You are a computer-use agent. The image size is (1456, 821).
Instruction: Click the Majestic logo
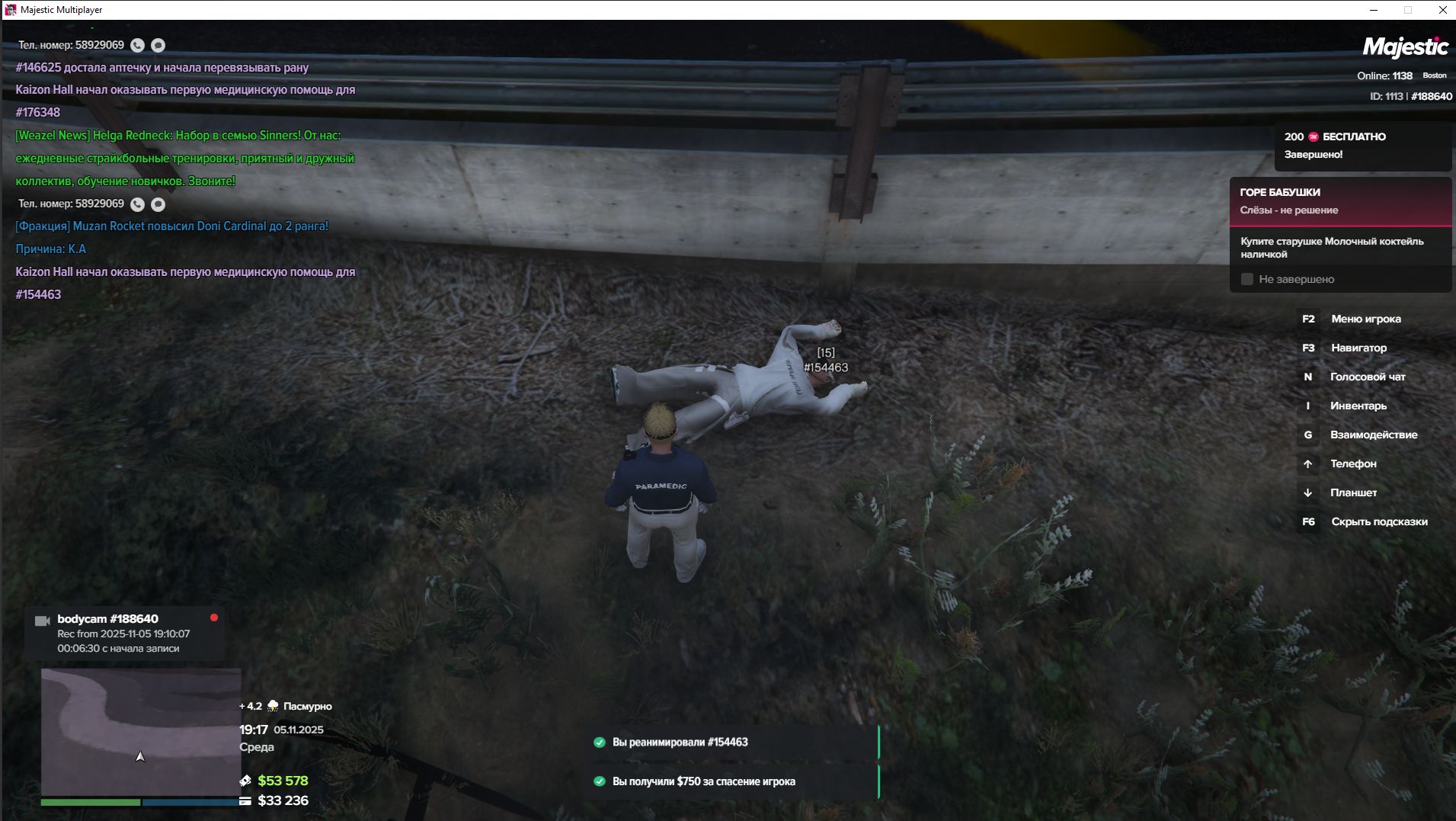pos(1404,47)
